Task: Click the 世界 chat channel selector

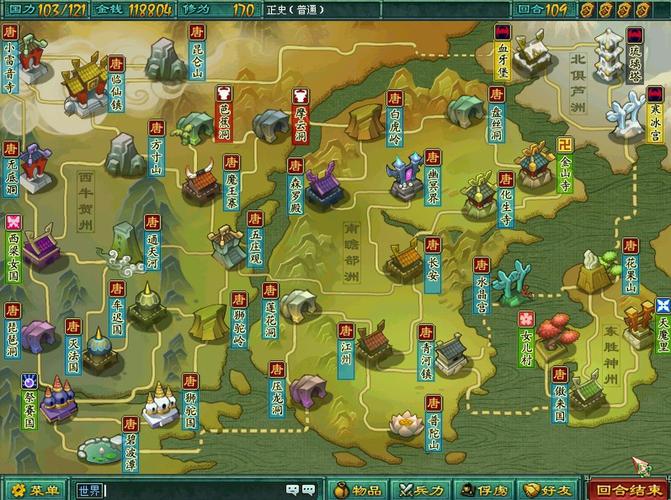Action: 90,490
